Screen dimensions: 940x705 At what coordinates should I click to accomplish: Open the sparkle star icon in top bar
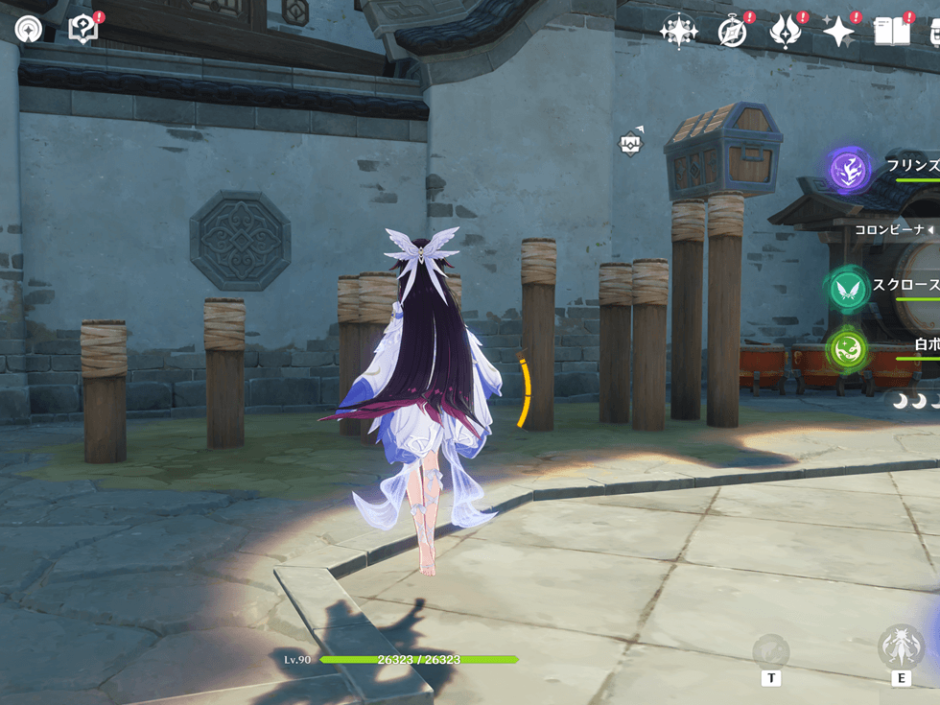click(838, 32)
